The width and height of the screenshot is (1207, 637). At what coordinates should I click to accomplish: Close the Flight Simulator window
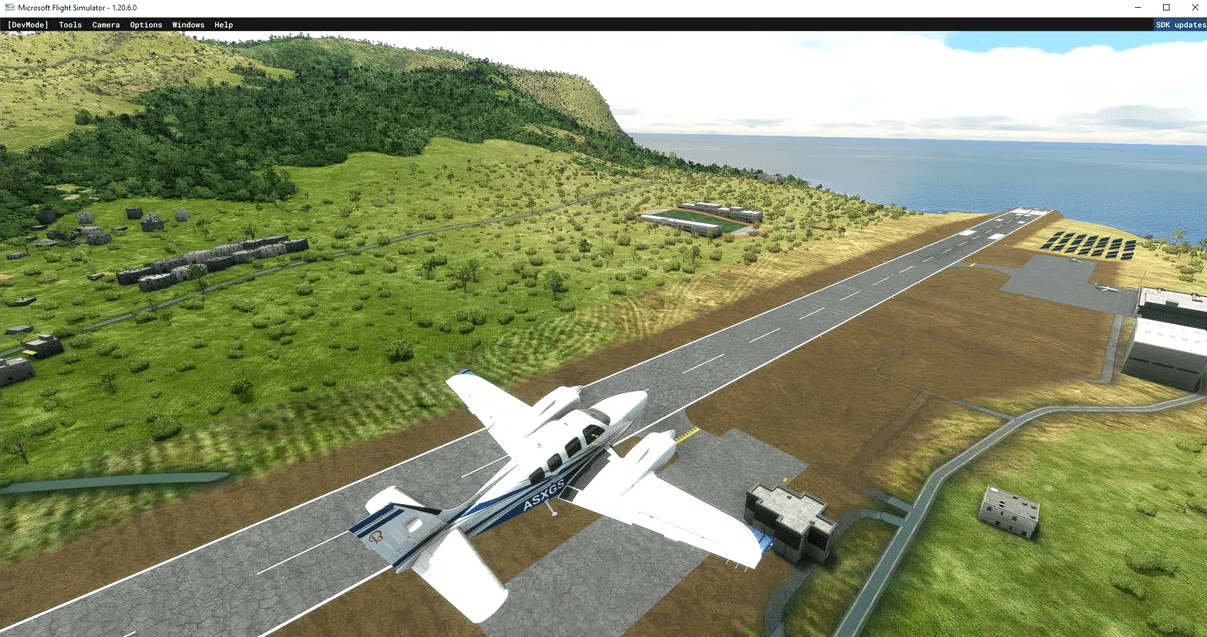(x=1194, y=8)
